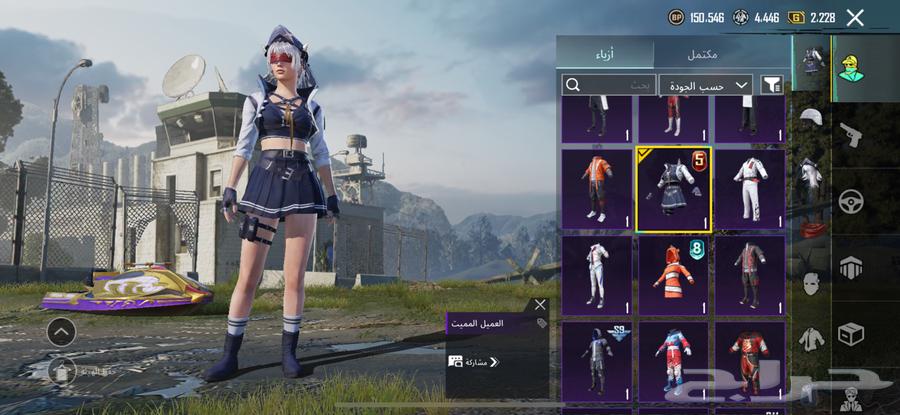Viewport: 900px width, 415px height.
Task: Open the crate box category
Action: click(851, 334)
